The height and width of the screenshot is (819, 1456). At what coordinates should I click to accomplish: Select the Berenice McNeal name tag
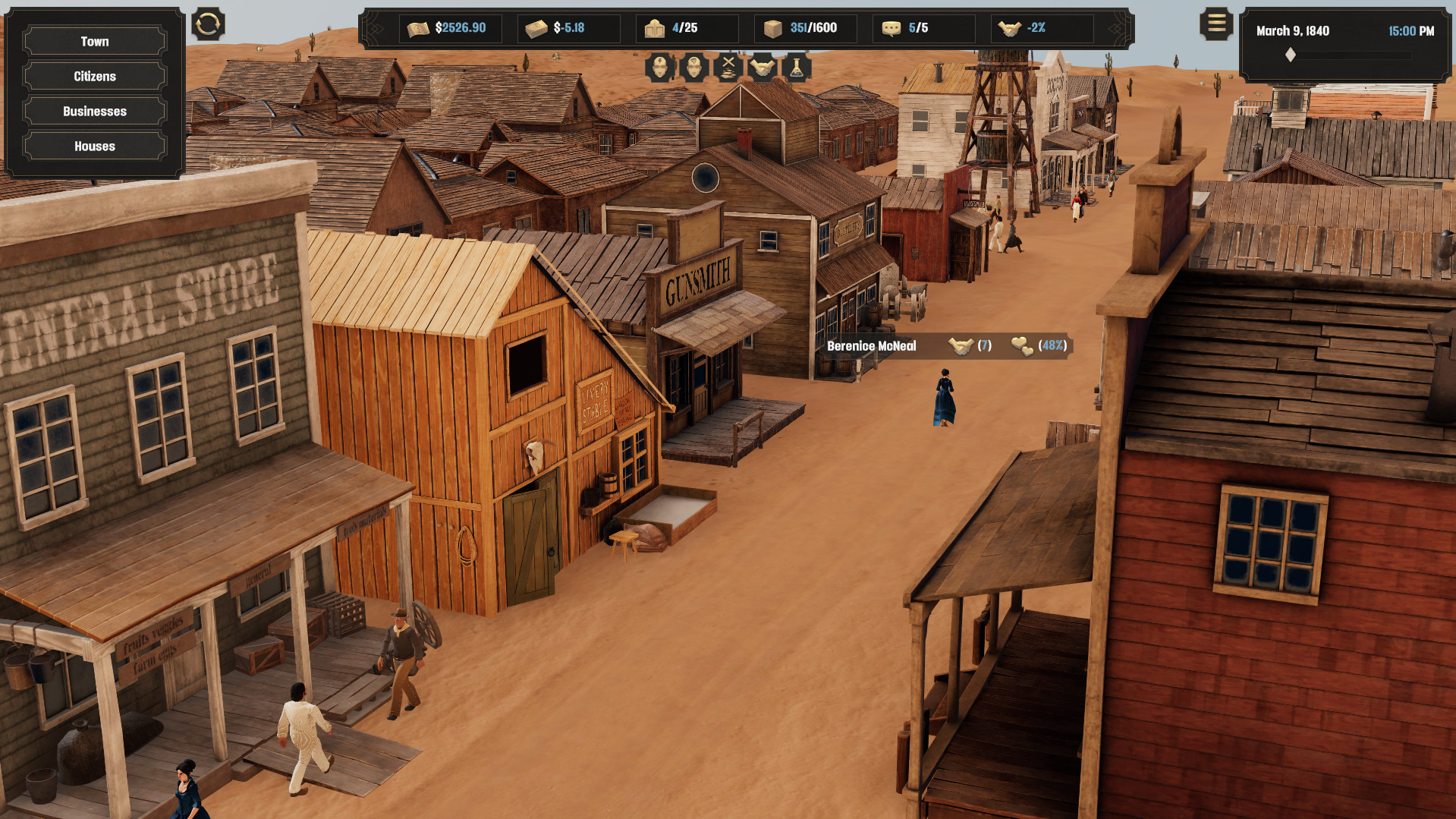tap(872, 346)
